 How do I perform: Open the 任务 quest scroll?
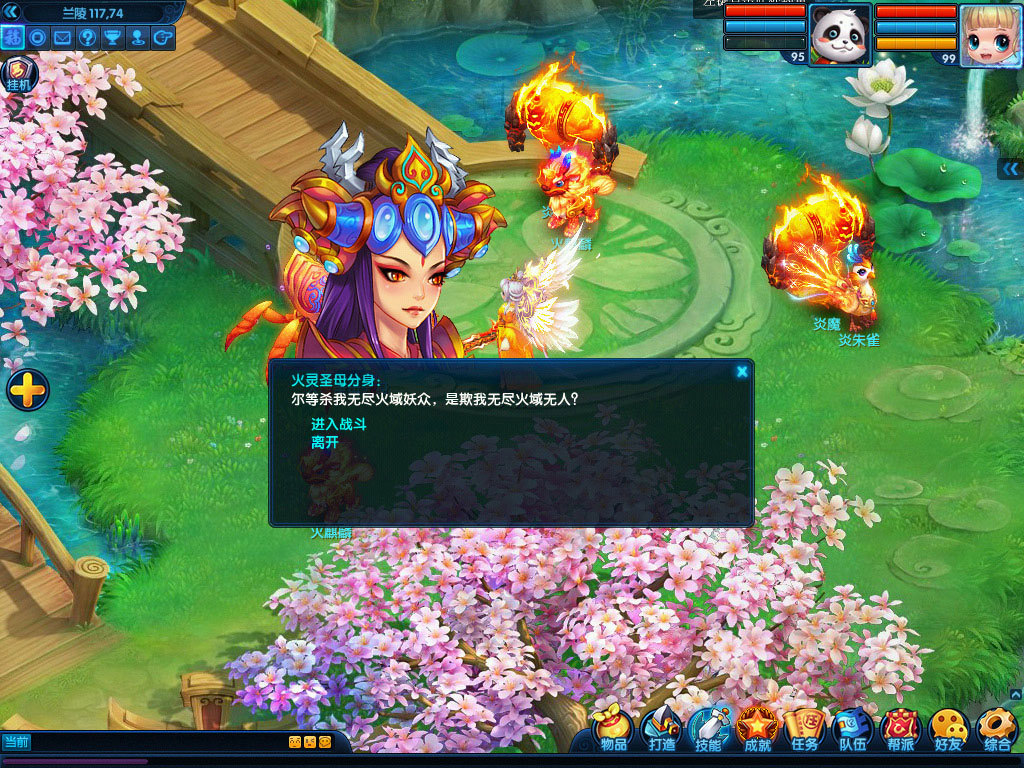coord(805,730)
